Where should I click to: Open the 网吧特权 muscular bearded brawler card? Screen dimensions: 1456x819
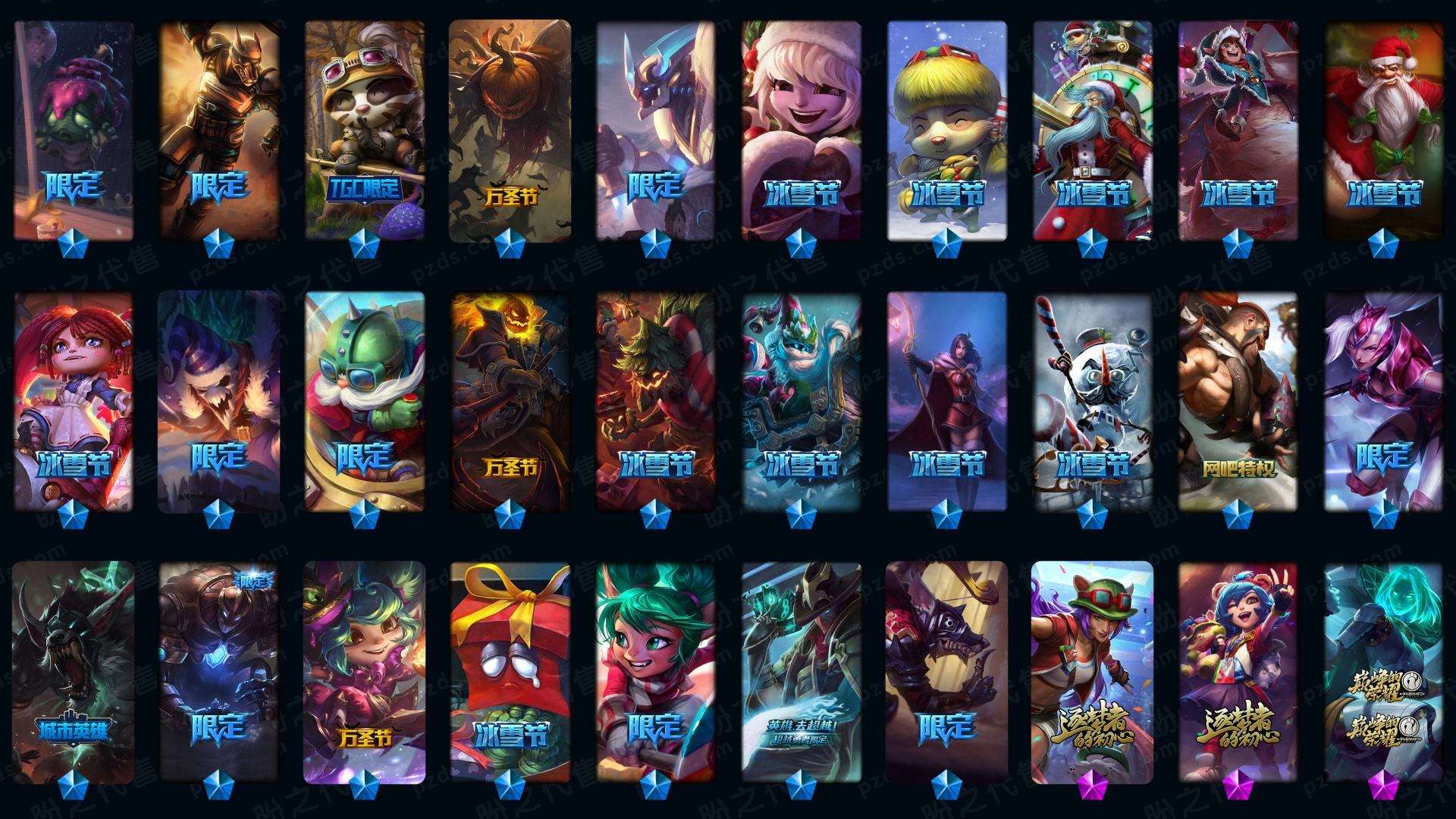tap(1238, 402)
